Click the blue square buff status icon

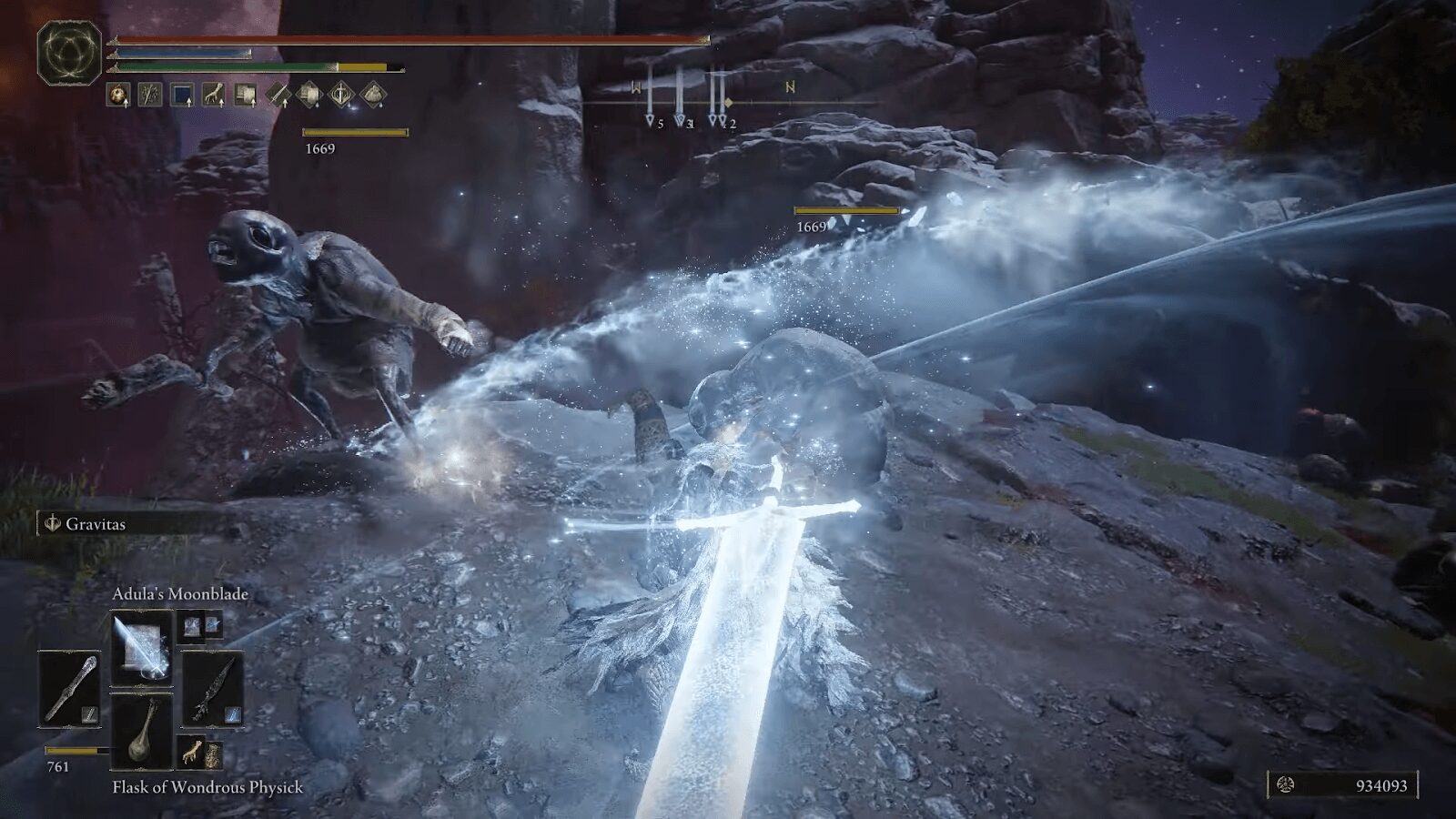182,94
